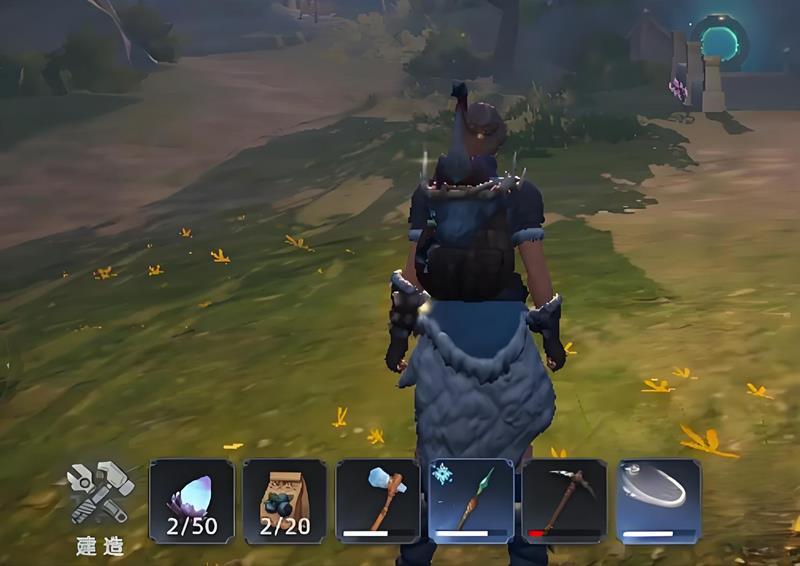This screenshot has height=566, width=800.
Task: Switch to the pickaxe slot
Action: point(564,501)
